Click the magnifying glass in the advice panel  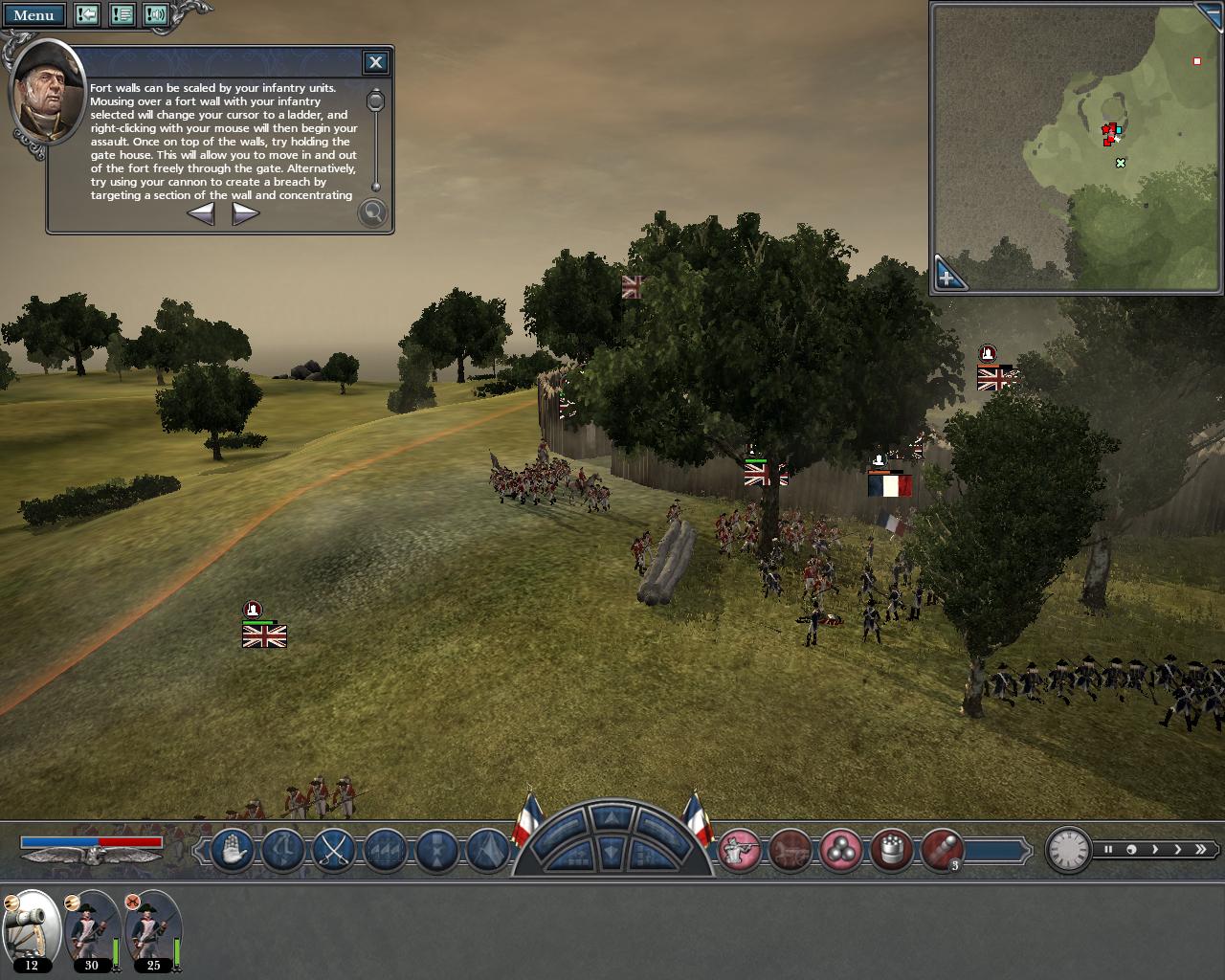pos(372,212)
